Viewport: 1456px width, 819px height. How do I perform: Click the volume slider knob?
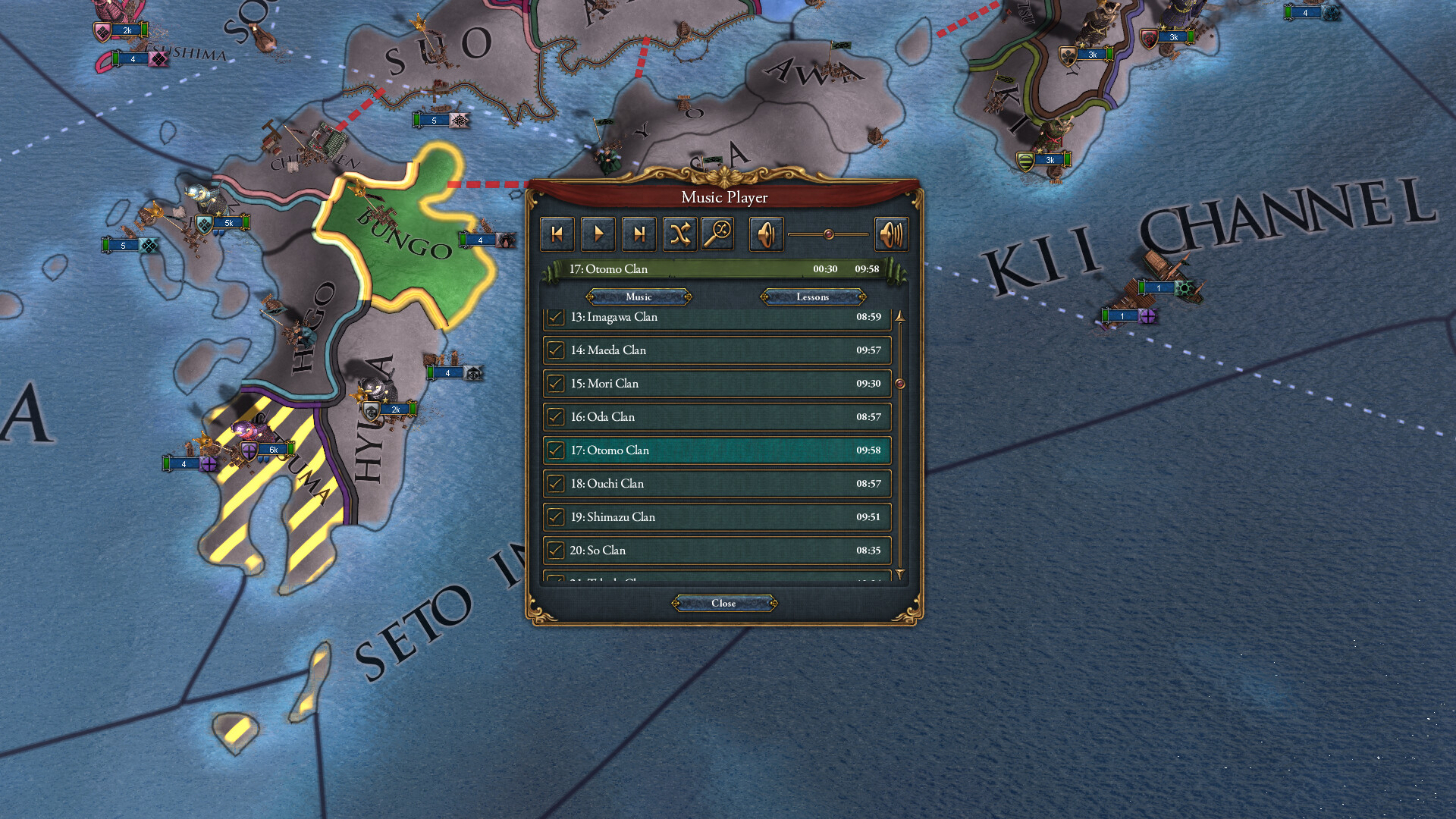click(830, 234)
